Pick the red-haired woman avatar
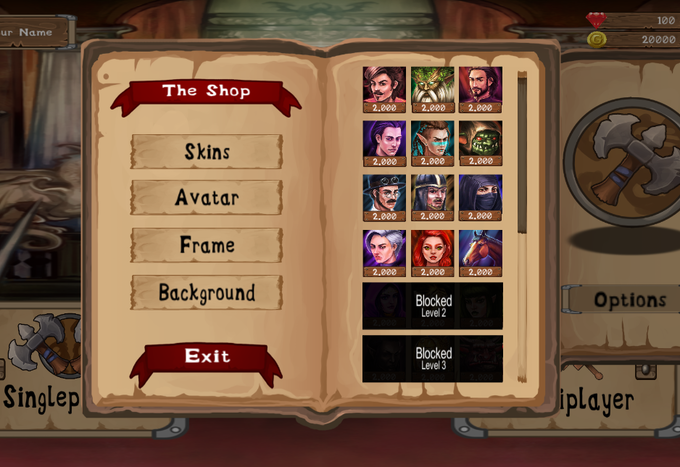This screenshot has height=467, width=680. [x=432, y=251]
